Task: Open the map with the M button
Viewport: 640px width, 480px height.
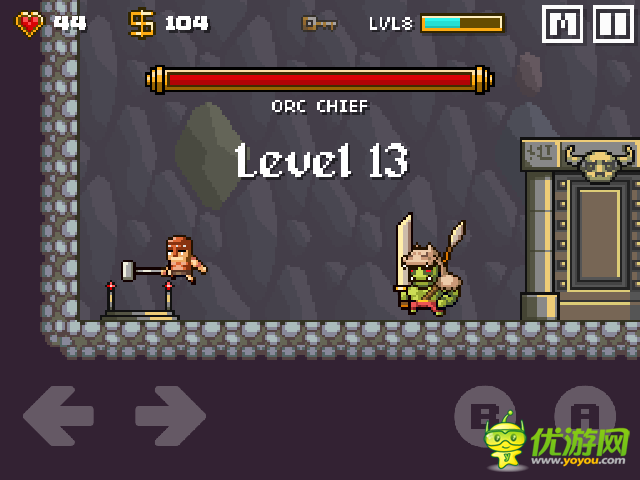Action: (562, 24)
